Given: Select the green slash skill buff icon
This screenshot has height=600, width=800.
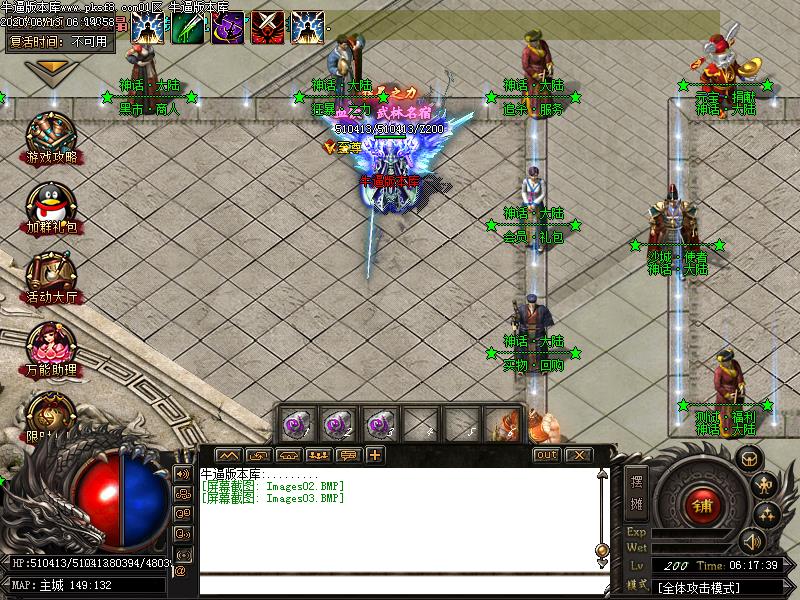Looking at the screenshot, I should (187, 27).
